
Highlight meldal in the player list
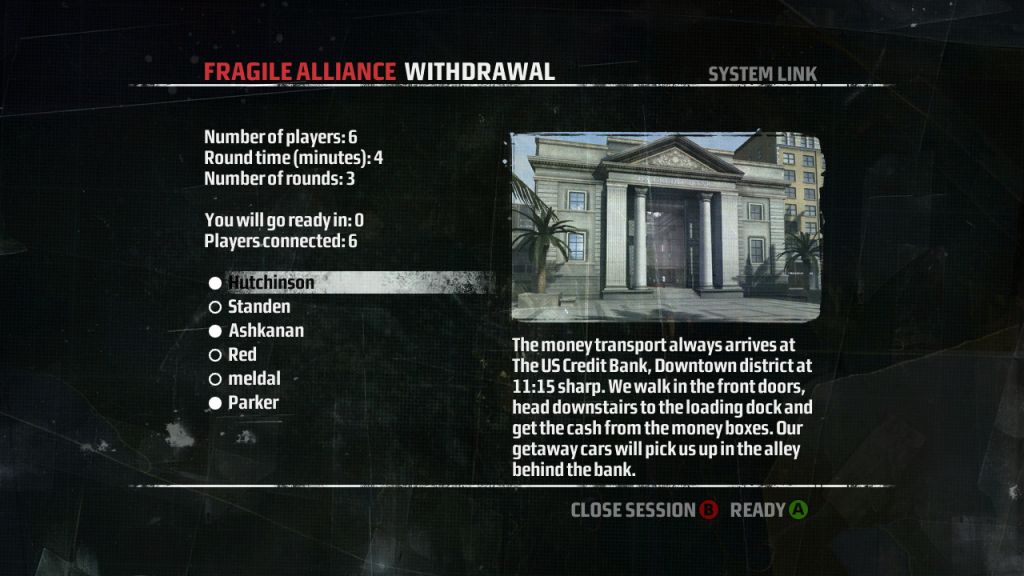click(254, 379)
